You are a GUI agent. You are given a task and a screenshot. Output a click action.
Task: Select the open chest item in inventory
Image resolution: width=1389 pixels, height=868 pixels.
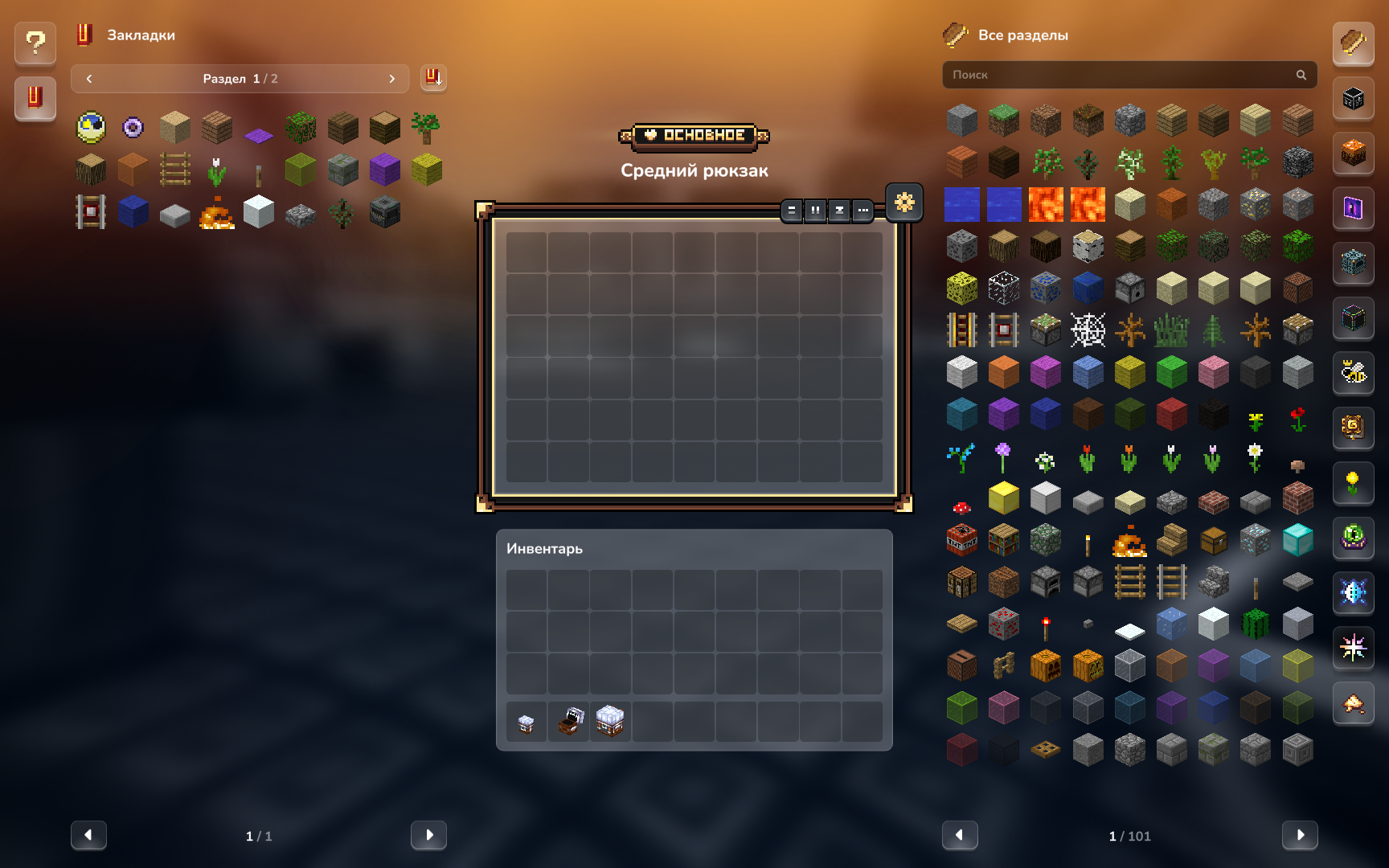point(569,721)
